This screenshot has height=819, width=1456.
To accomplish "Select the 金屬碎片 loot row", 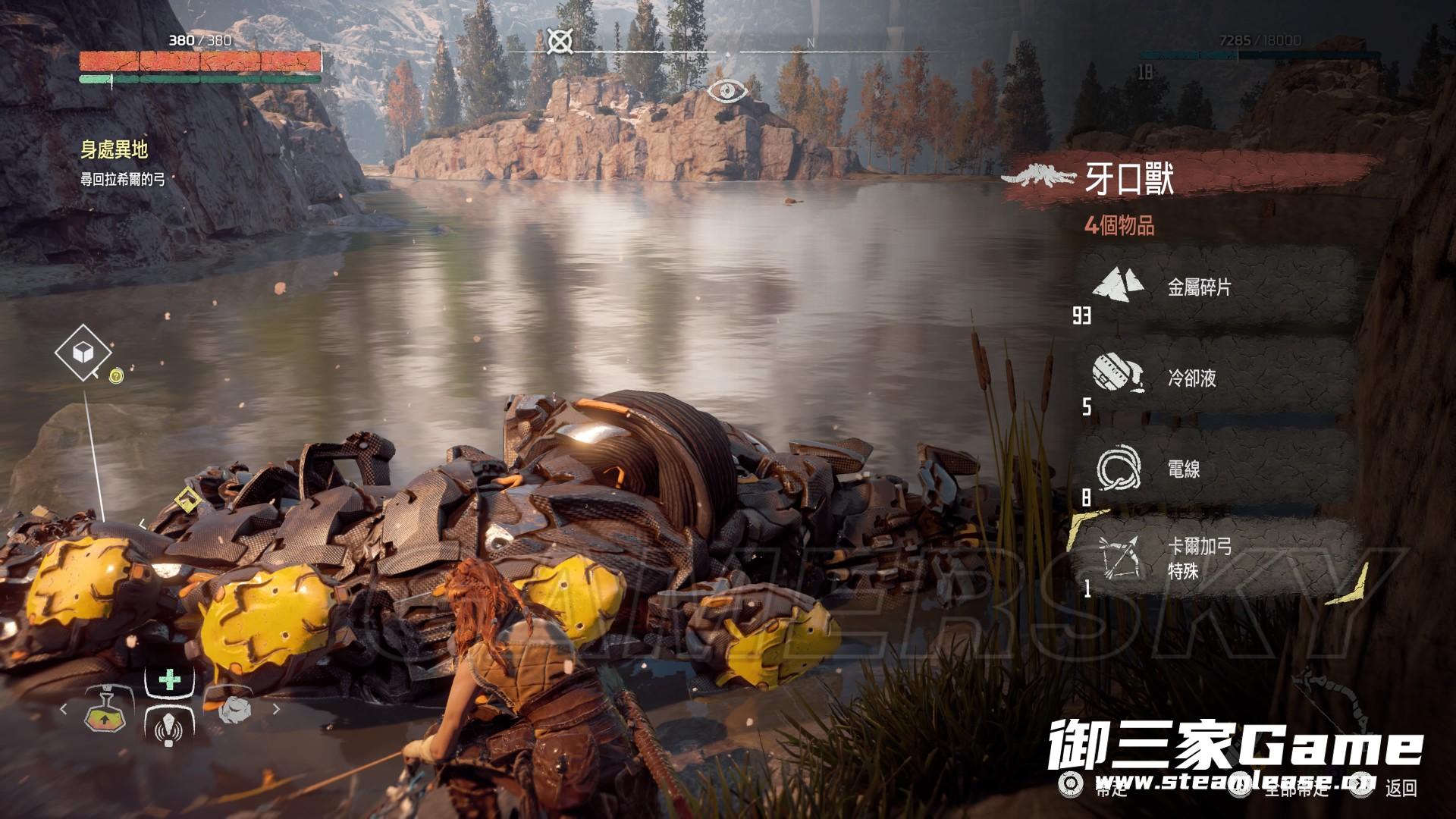I will pos(1213,287).
